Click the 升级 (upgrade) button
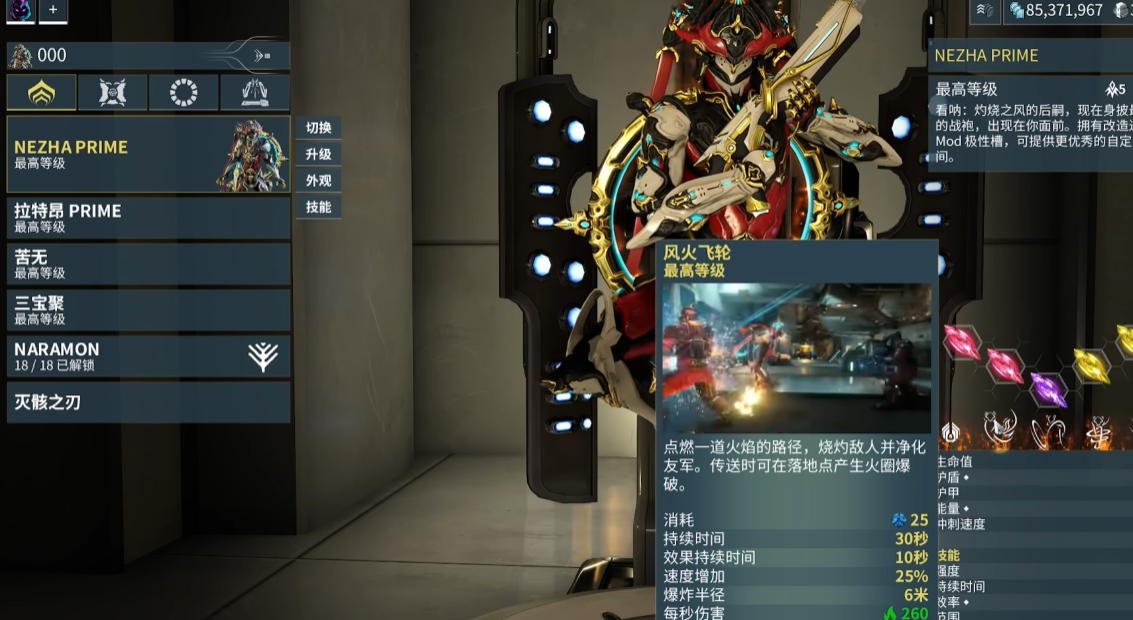The height and width of the screenshot is (620, 1133). pos(318,154)
